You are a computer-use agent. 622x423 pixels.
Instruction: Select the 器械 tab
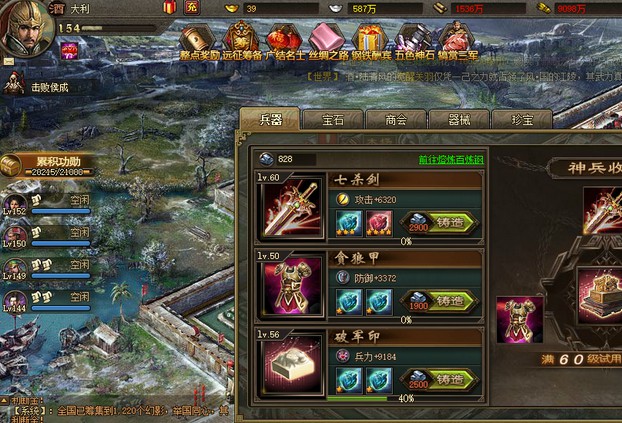click(x=458, y=119)
